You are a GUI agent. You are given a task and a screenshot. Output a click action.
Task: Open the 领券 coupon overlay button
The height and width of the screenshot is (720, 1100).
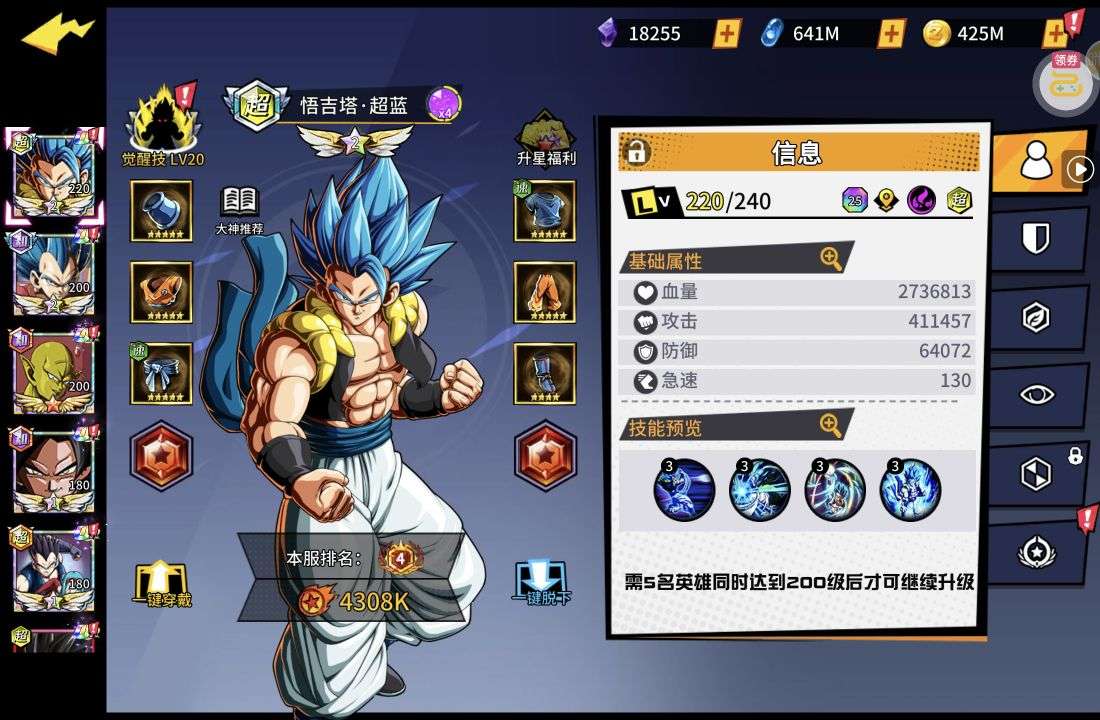pos(1066,82)
